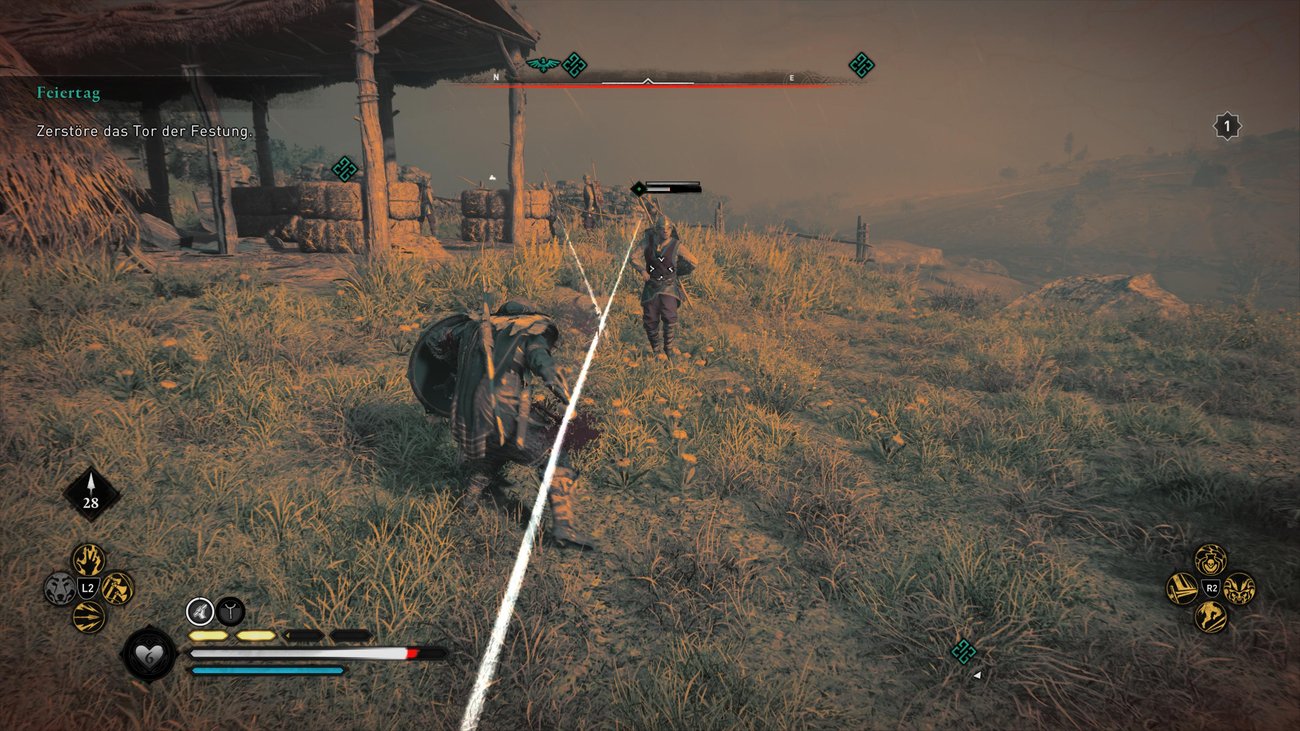Use the heart-shaped rations icon

pyautogui.click(x=149, y=655)
